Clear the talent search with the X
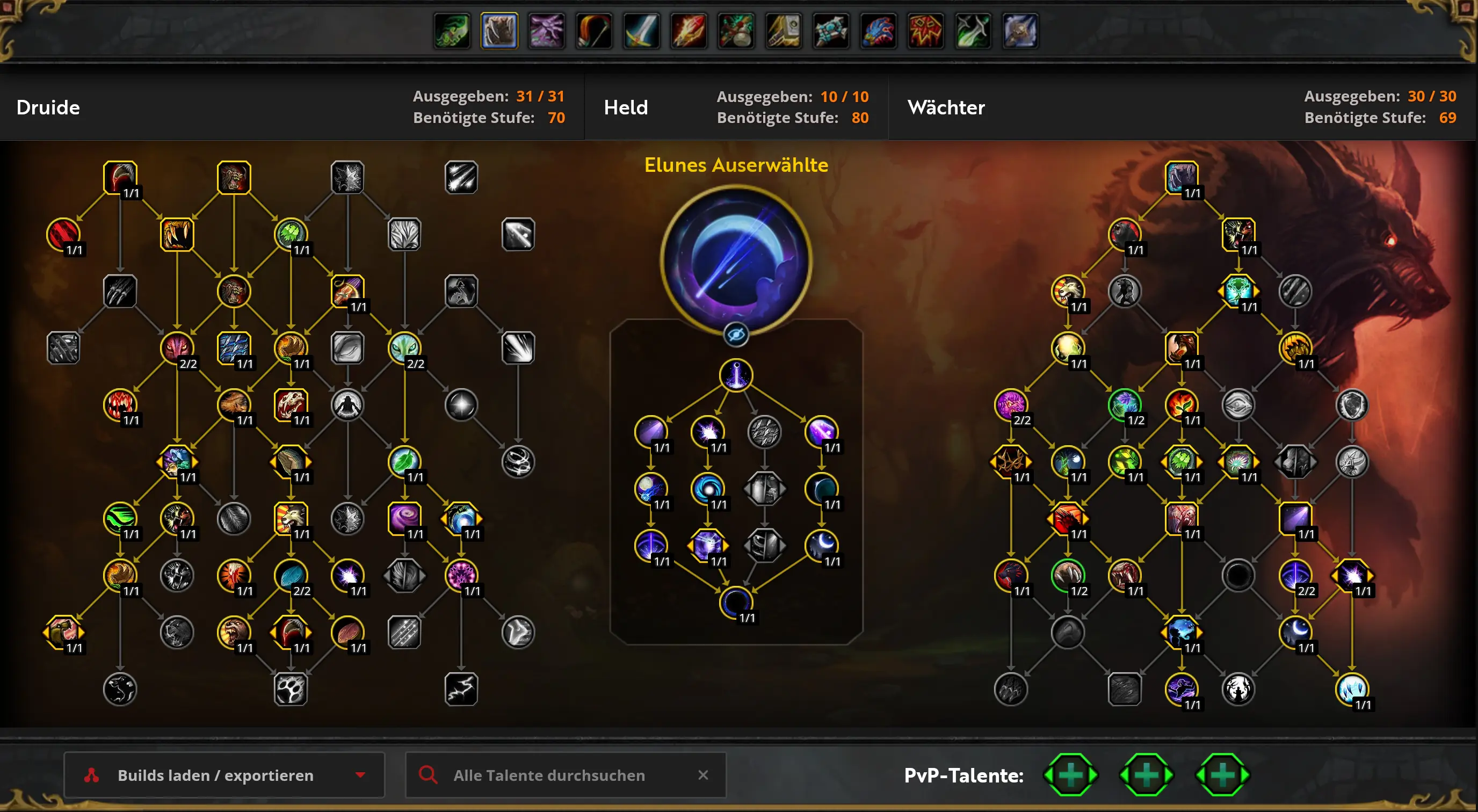This screenshot has width=1478, height=812. [703, 775]
